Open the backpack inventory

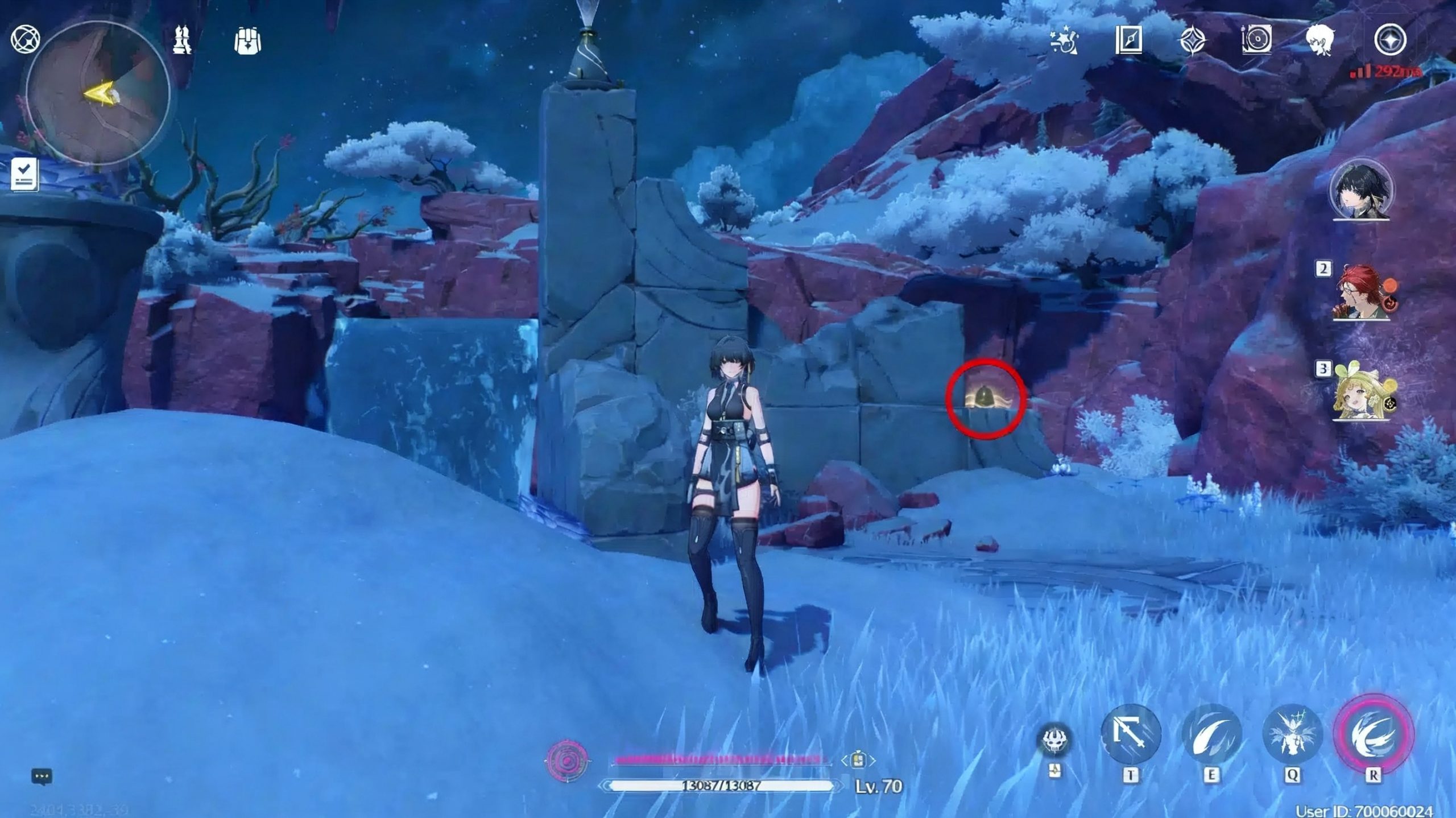click(247, 41)
